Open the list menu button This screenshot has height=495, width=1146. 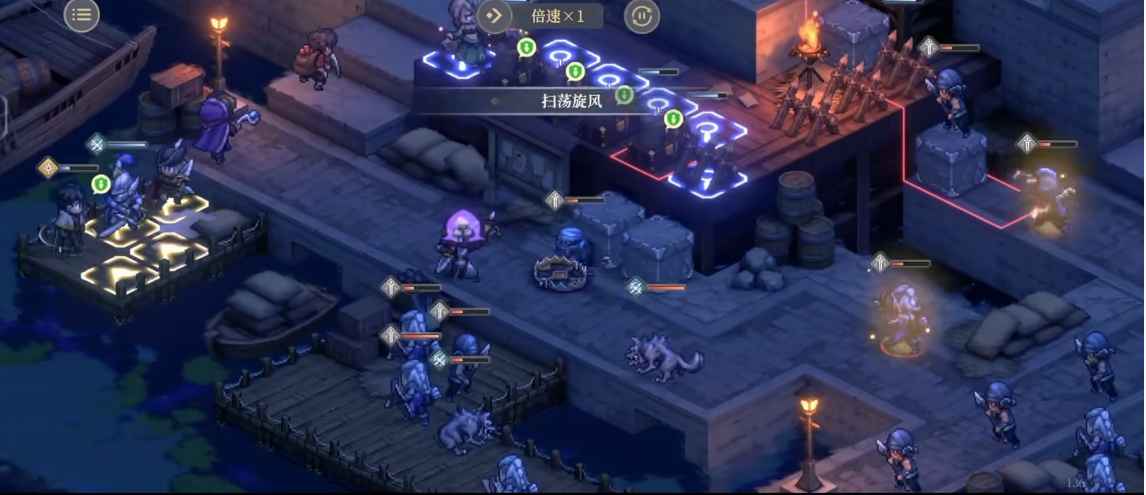tap(82, 14)
